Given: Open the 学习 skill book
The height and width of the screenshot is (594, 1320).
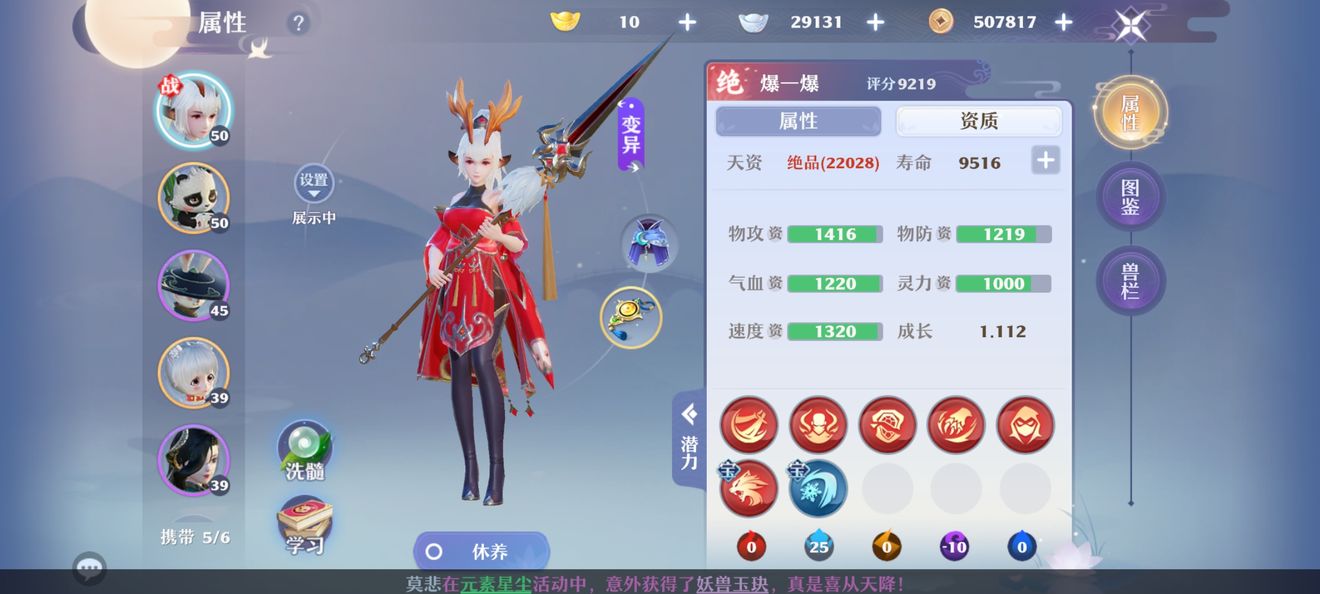Looking at the screenshot, I should click(x=304, y=527).
